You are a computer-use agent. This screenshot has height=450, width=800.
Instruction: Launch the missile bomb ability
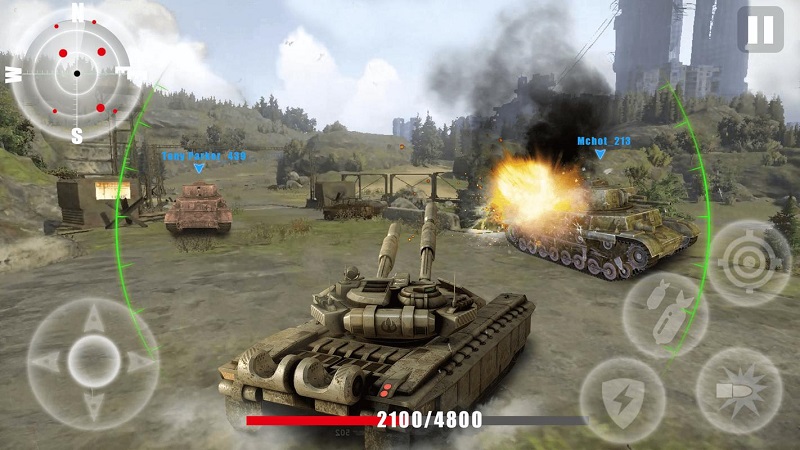[665, 314]
